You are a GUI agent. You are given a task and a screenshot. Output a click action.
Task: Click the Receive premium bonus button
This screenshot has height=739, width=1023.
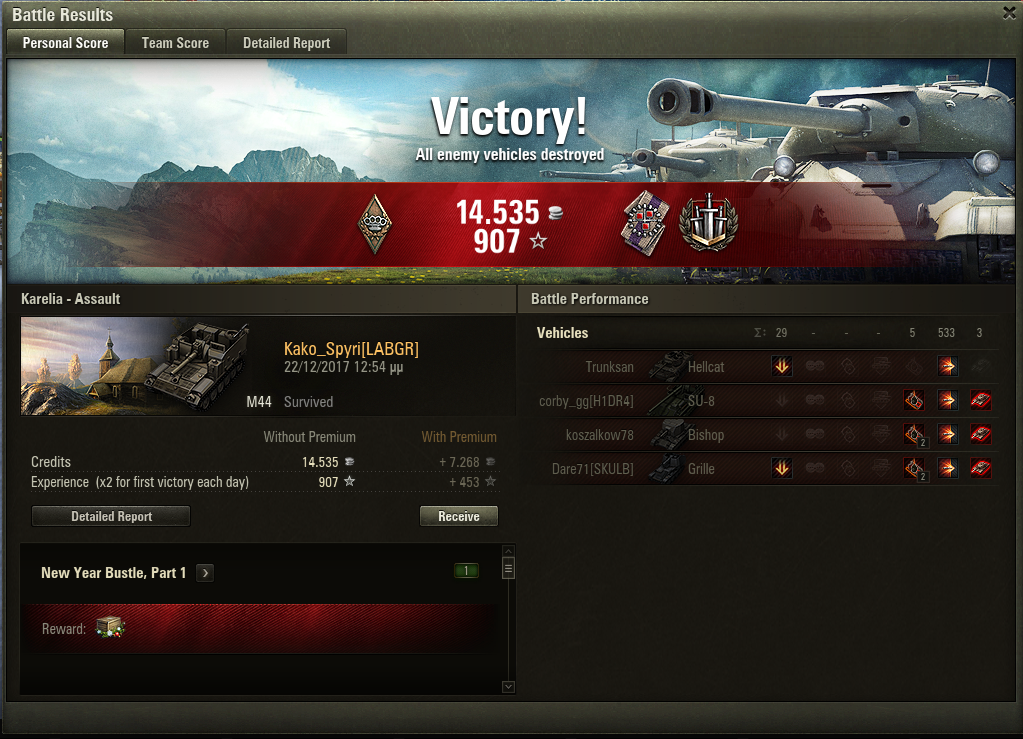[458, 516]
